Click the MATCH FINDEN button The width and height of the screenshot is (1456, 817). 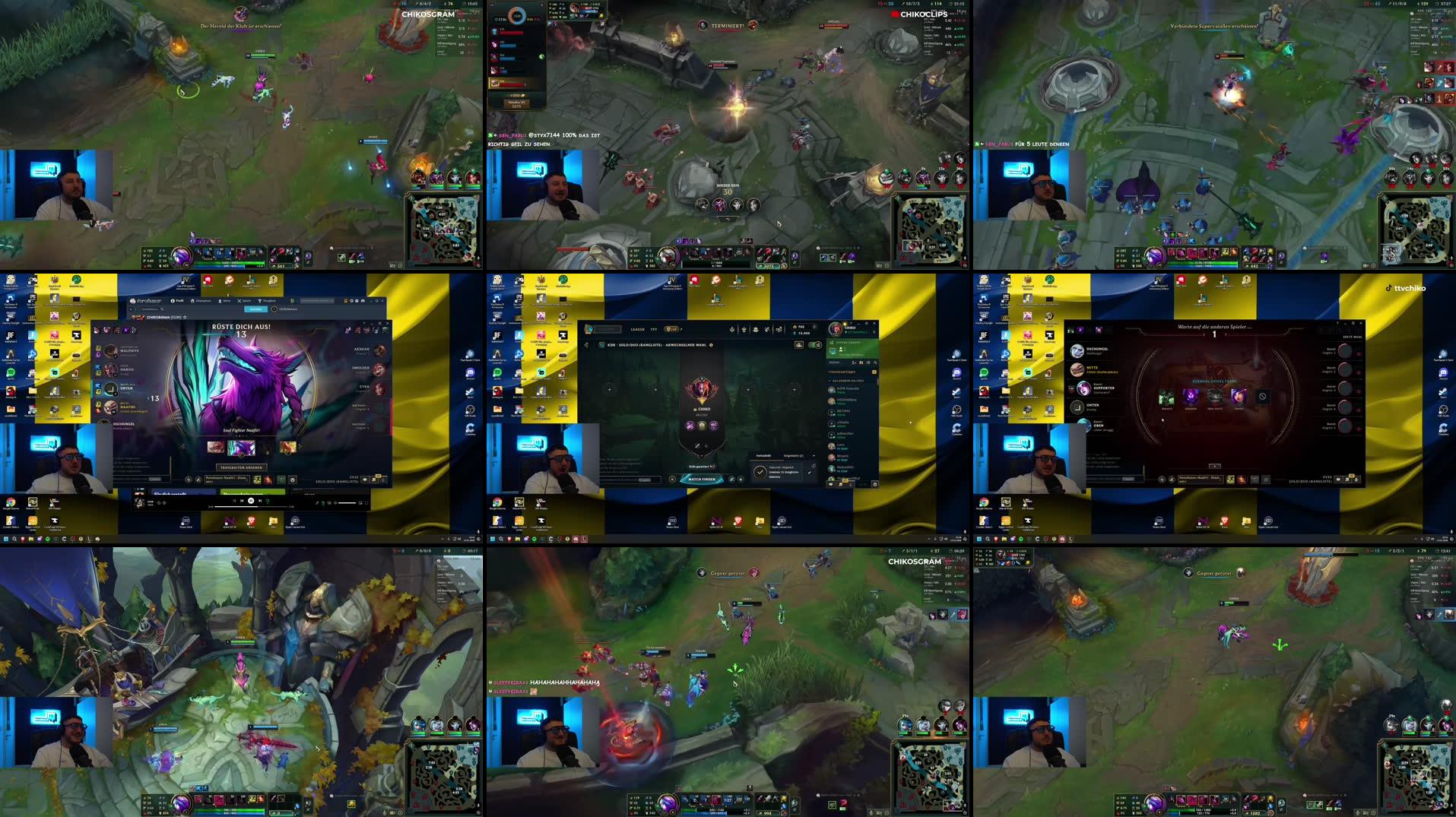[702, 479]
